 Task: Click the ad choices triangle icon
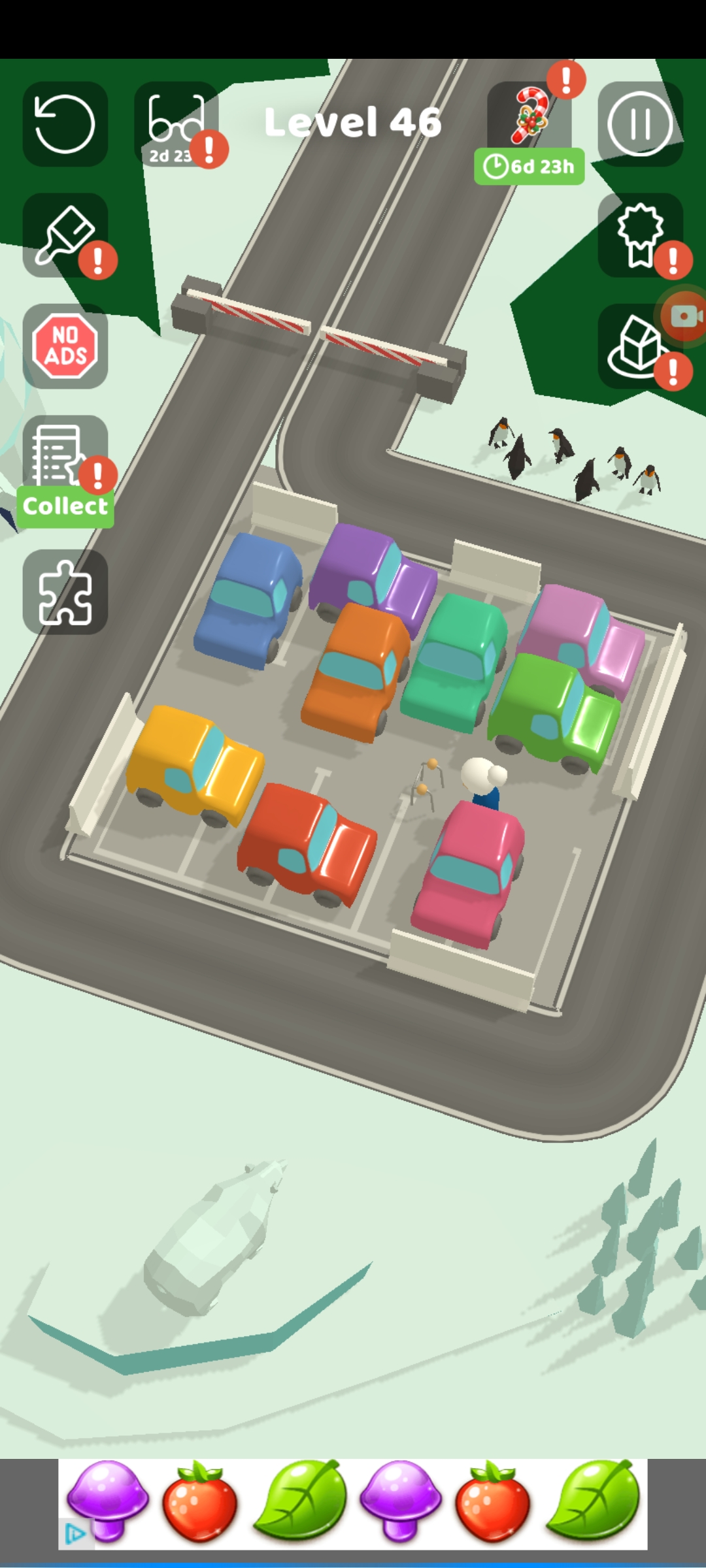coord(75,1534)
